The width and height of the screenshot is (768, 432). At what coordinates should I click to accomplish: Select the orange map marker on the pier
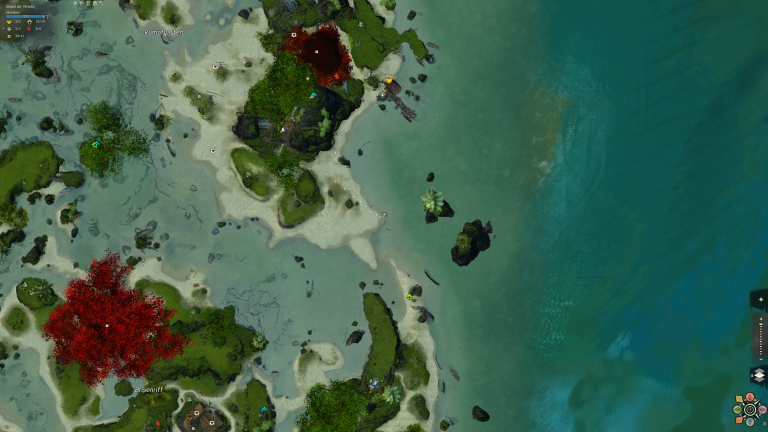[388, 80]
